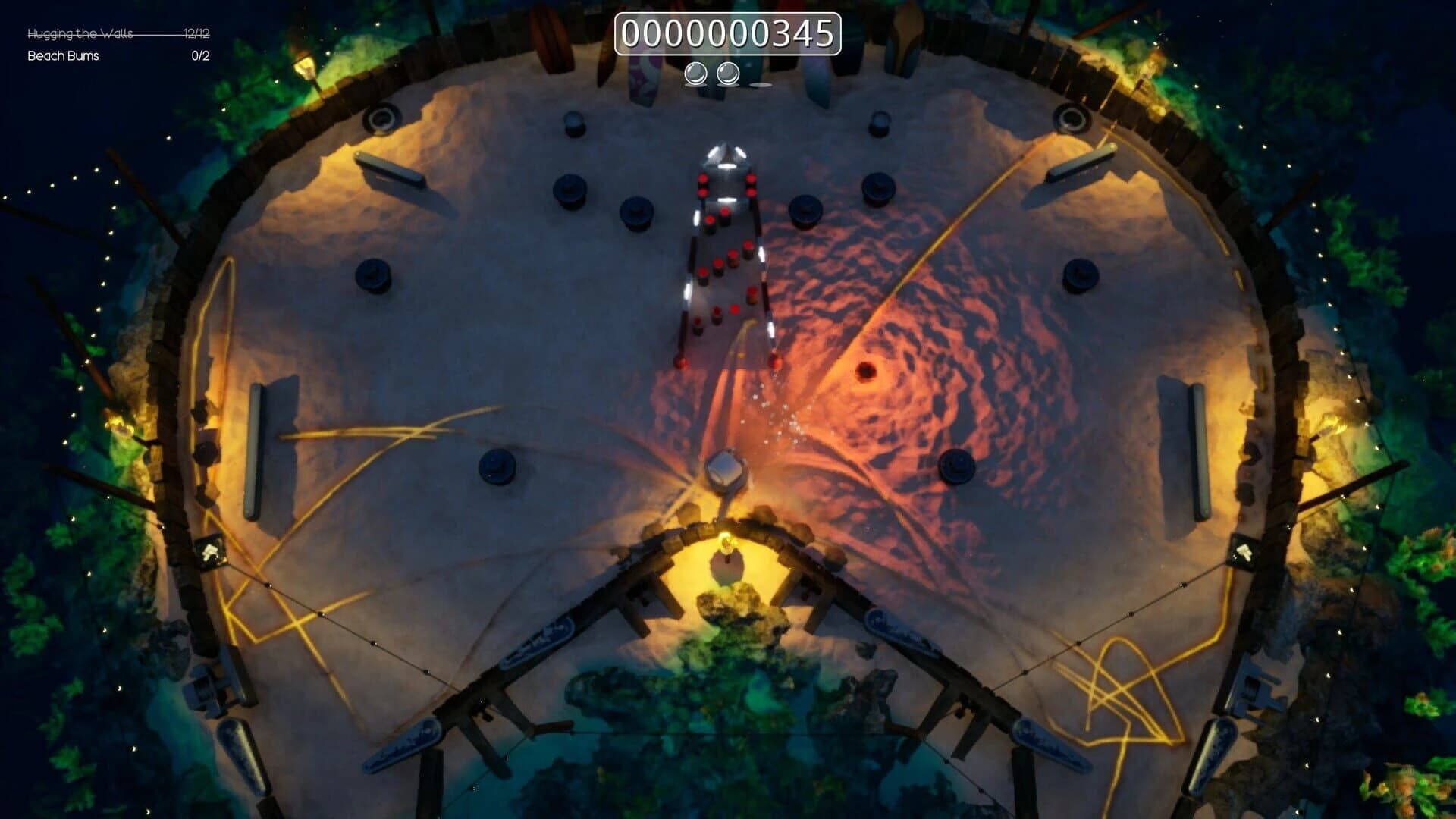Select the crossed-out Hugging the Walls label
The width and height of the screenshot is (1456, 819).
(79, 33)
